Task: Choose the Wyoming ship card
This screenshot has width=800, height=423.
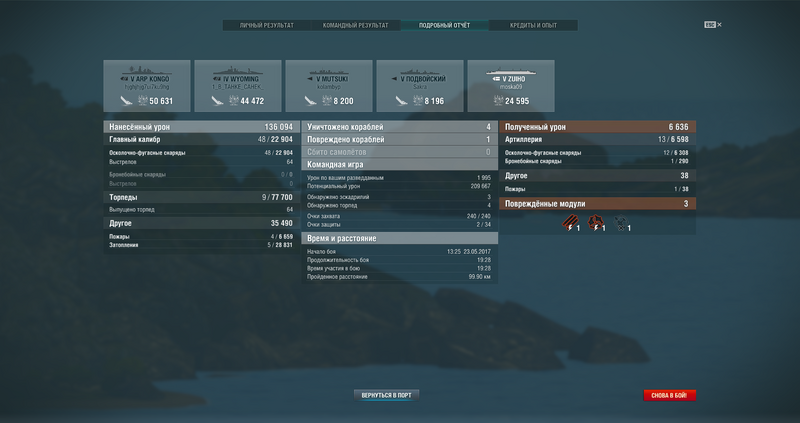Action: coord(238,86)
